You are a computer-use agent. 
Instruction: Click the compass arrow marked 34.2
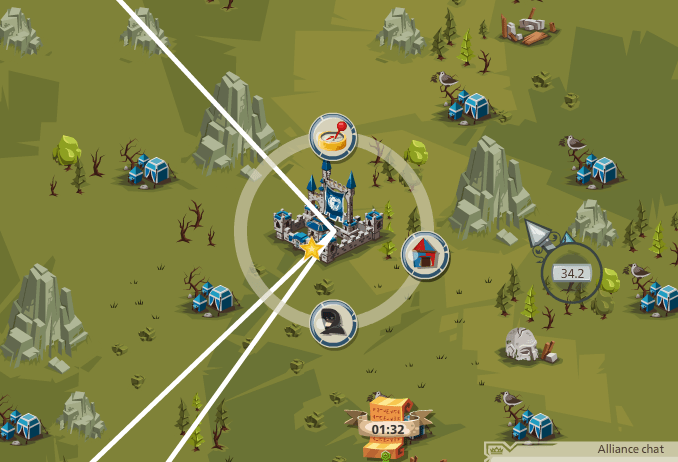coord(573,271)
